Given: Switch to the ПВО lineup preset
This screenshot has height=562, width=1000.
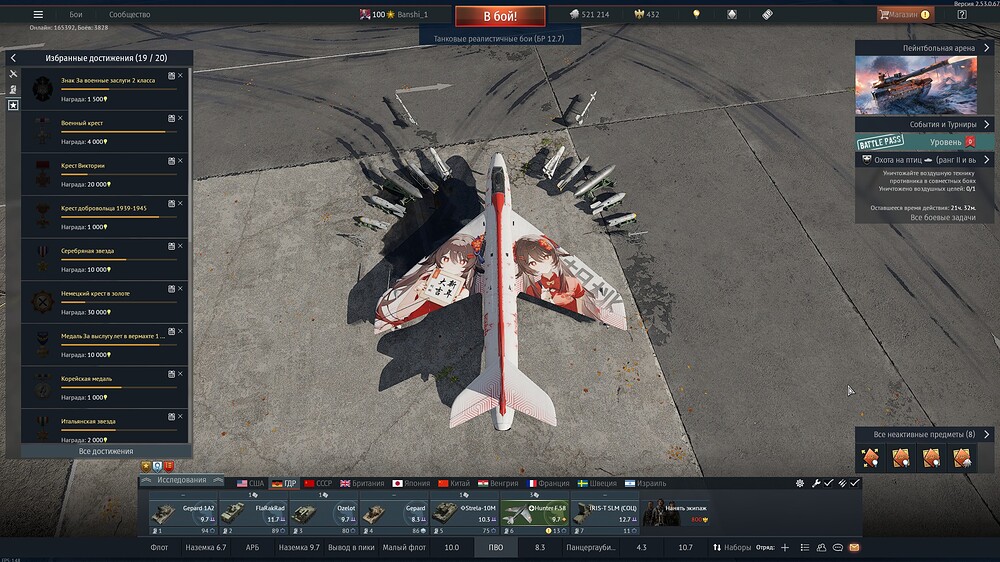Looking at the screenshot, I should (496, 548).
